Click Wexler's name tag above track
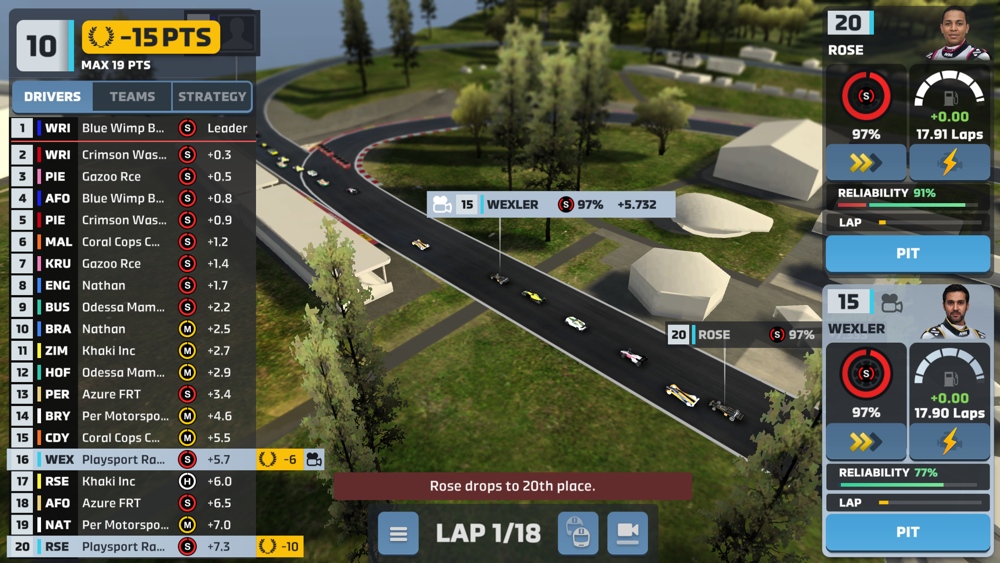1000x563 pixels. click(x=551, y=205)
